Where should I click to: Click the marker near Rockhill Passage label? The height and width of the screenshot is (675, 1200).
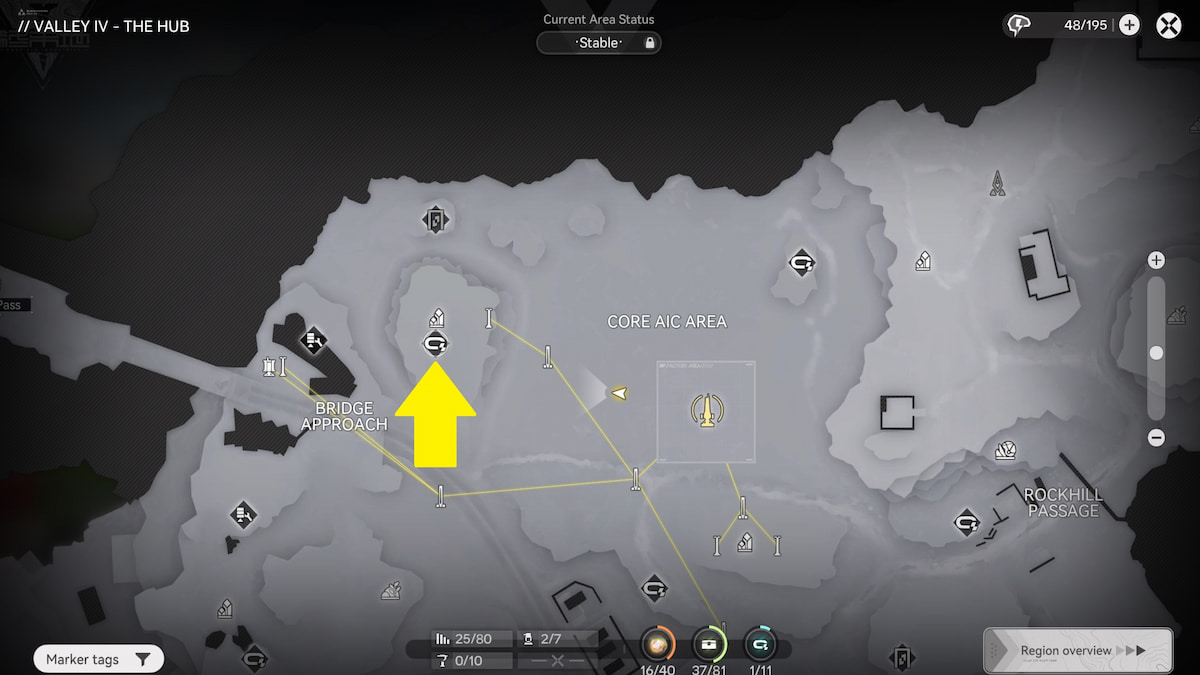[966, 522]
